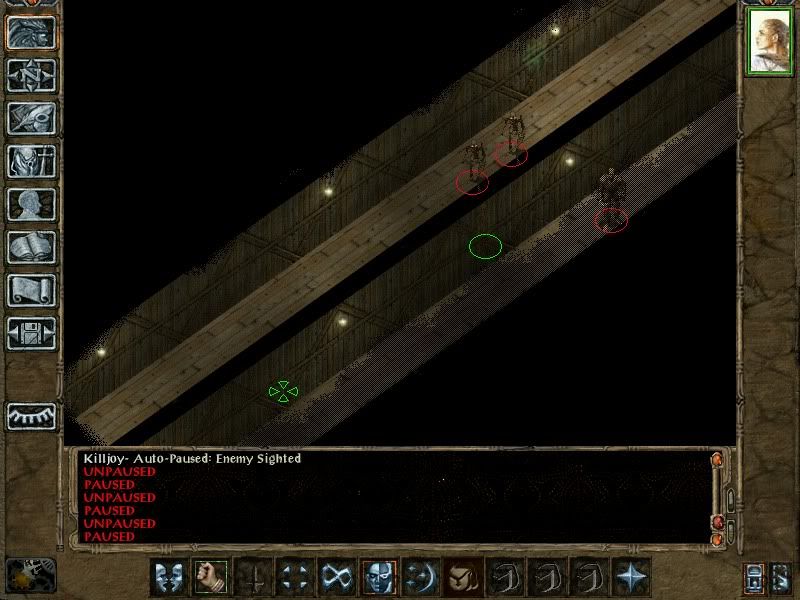Select the character portrait

[x=769, y=43]
